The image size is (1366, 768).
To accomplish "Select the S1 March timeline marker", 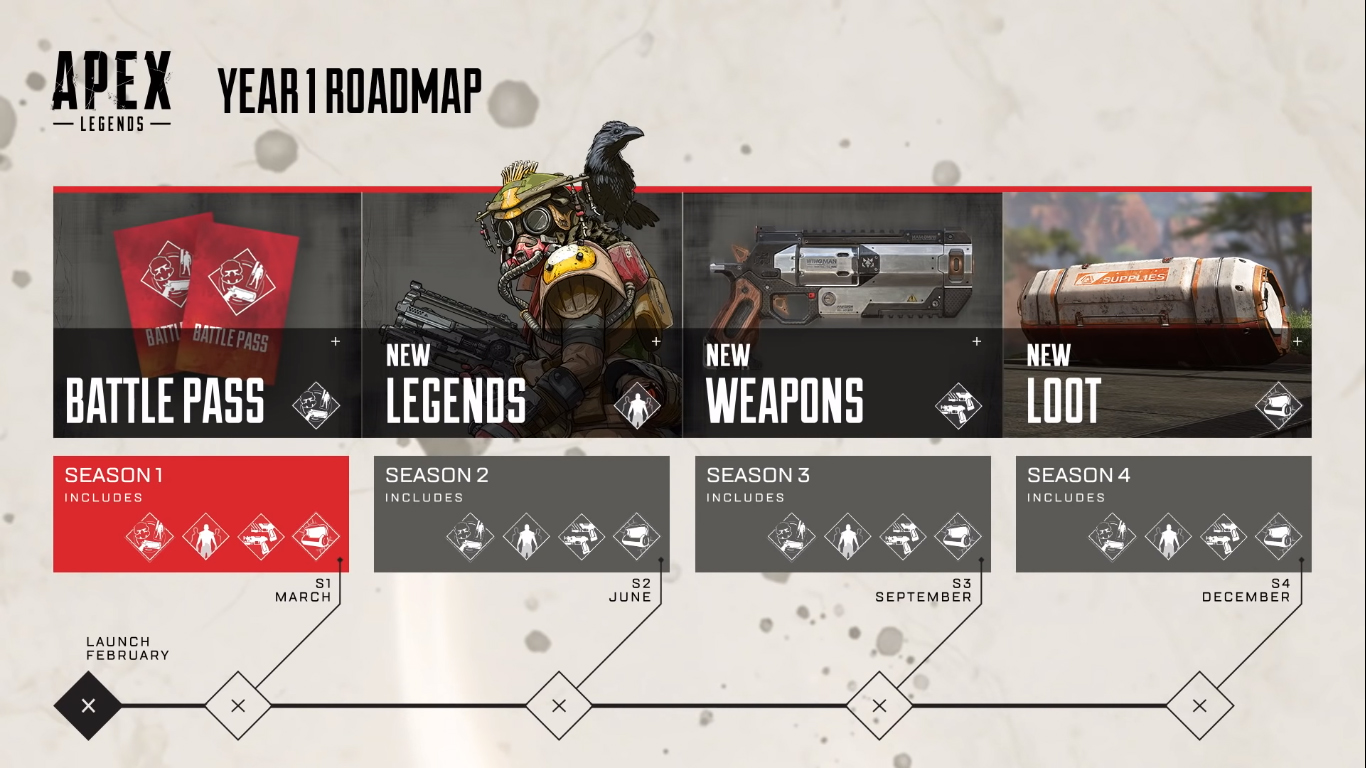I will (238, 706).
